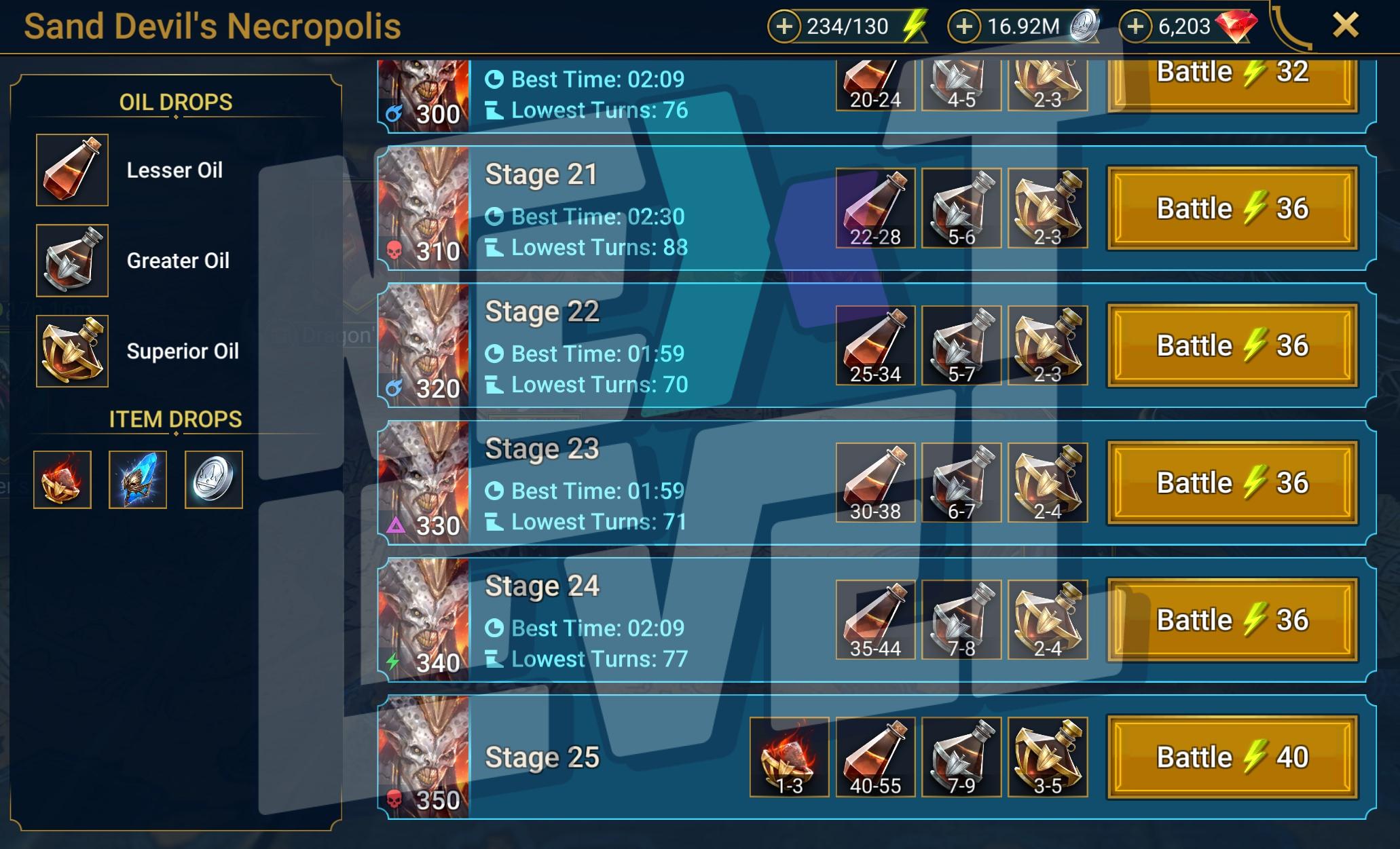
Task: Select the Stage 22 row portrait
Action: click(424, 345)
